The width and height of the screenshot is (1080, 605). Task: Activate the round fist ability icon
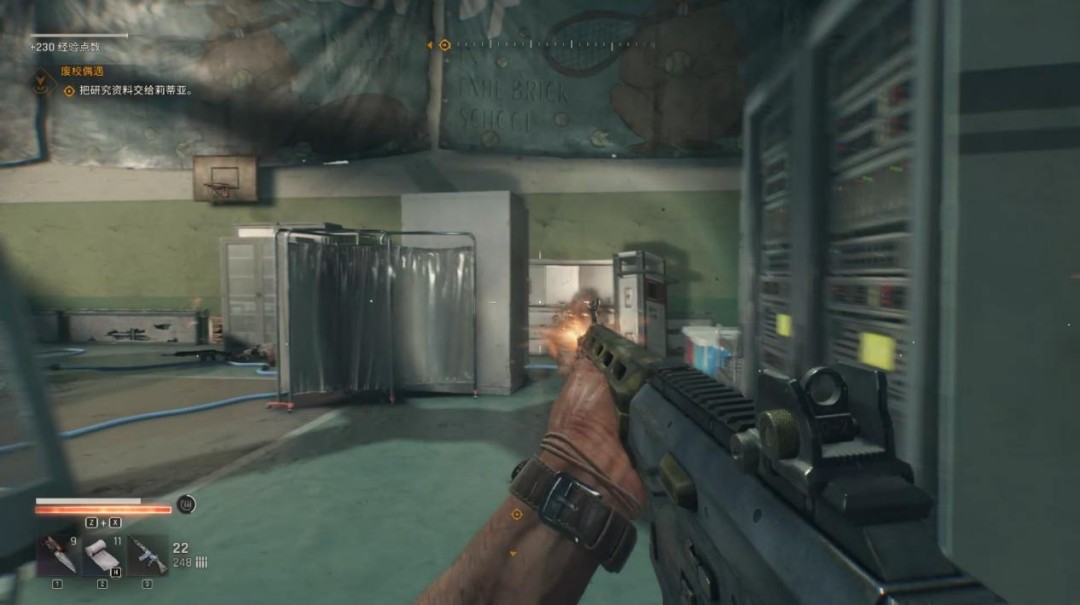(x=186, y=504)
